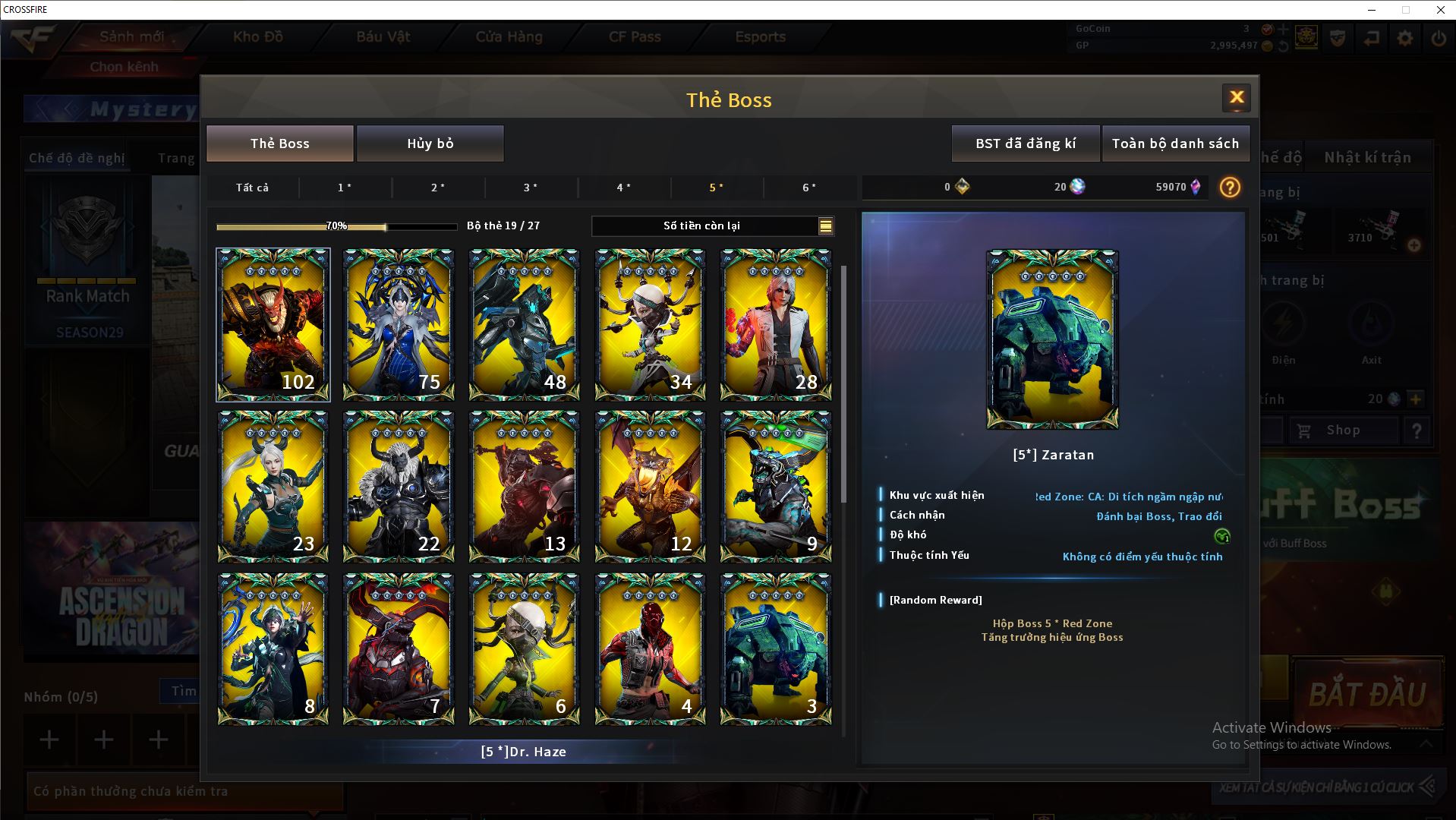Select the 6-star card filter
The image size is (1456, 820).
point(809,188)
